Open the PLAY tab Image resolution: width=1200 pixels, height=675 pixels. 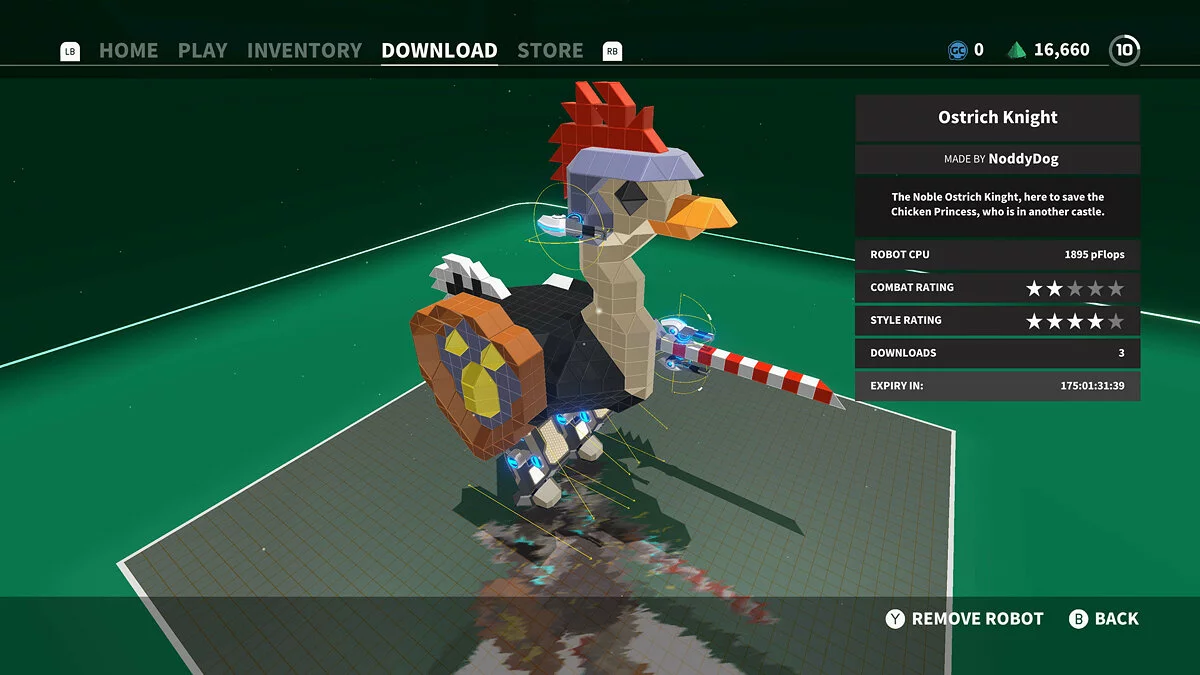pyautogui.click(x=202, y=50)
